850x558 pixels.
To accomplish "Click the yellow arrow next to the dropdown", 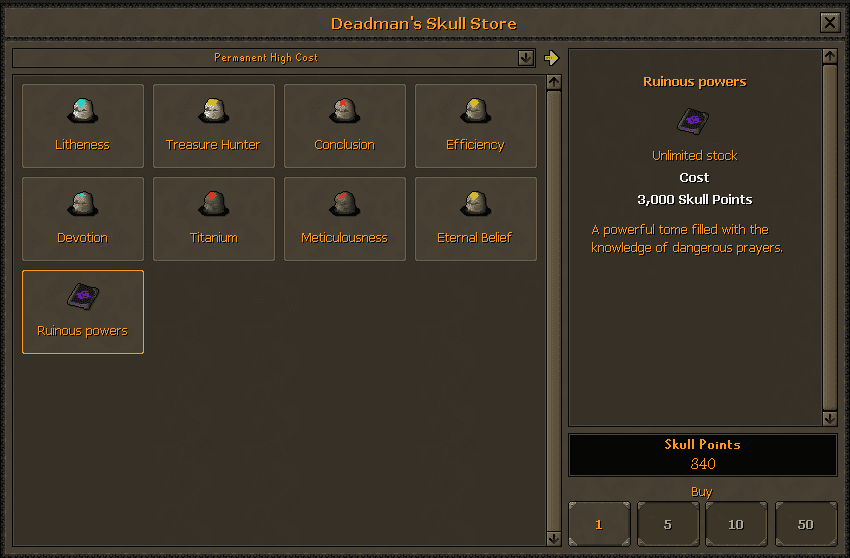I will (x=551, y=58).
